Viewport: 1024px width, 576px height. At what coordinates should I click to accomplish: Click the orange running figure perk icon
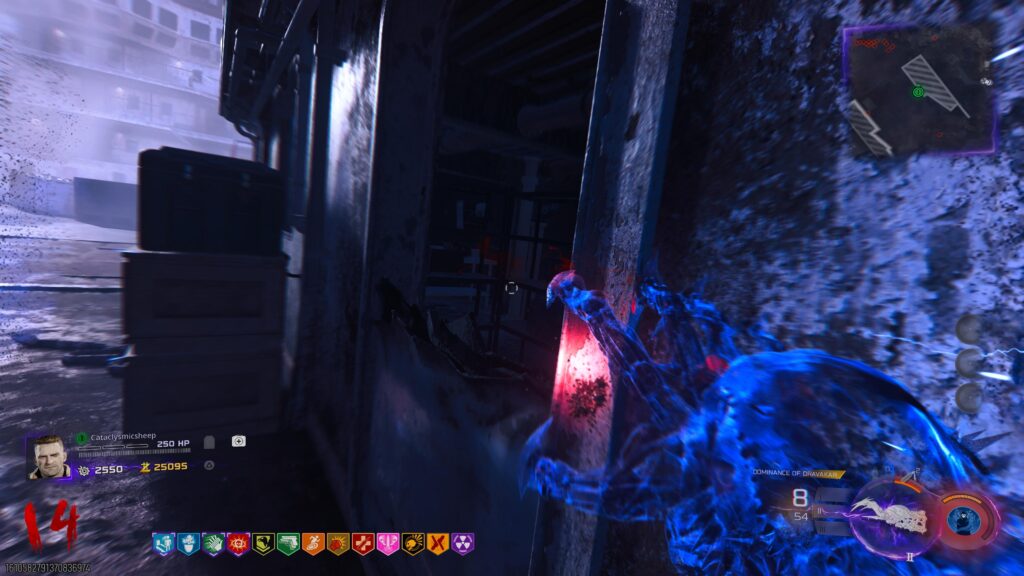pos(313,544)
